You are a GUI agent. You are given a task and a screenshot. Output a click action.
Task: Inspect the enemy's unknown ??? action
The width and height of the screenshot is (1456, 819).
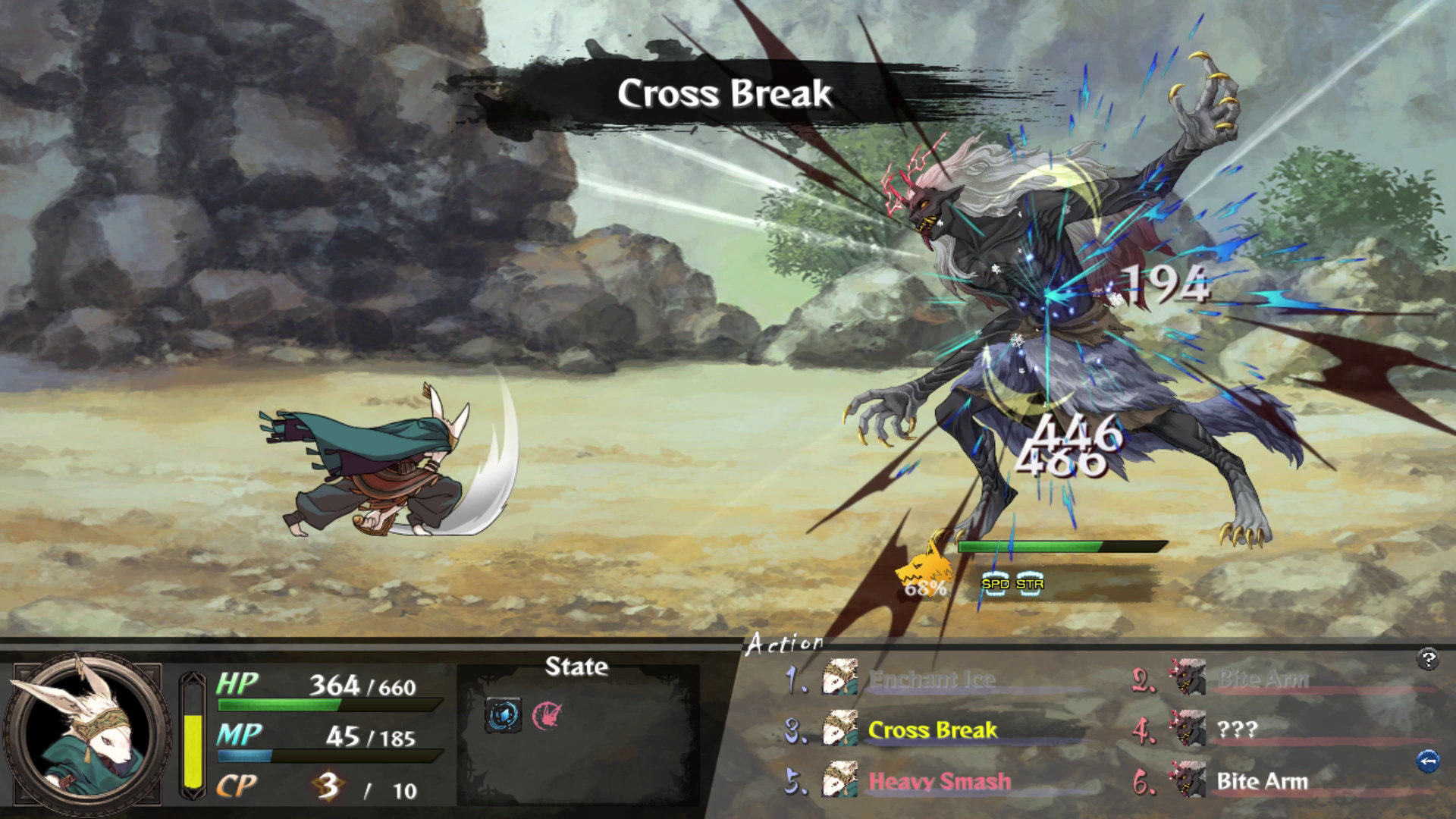pyautogui.click(x=1237, y=730)
